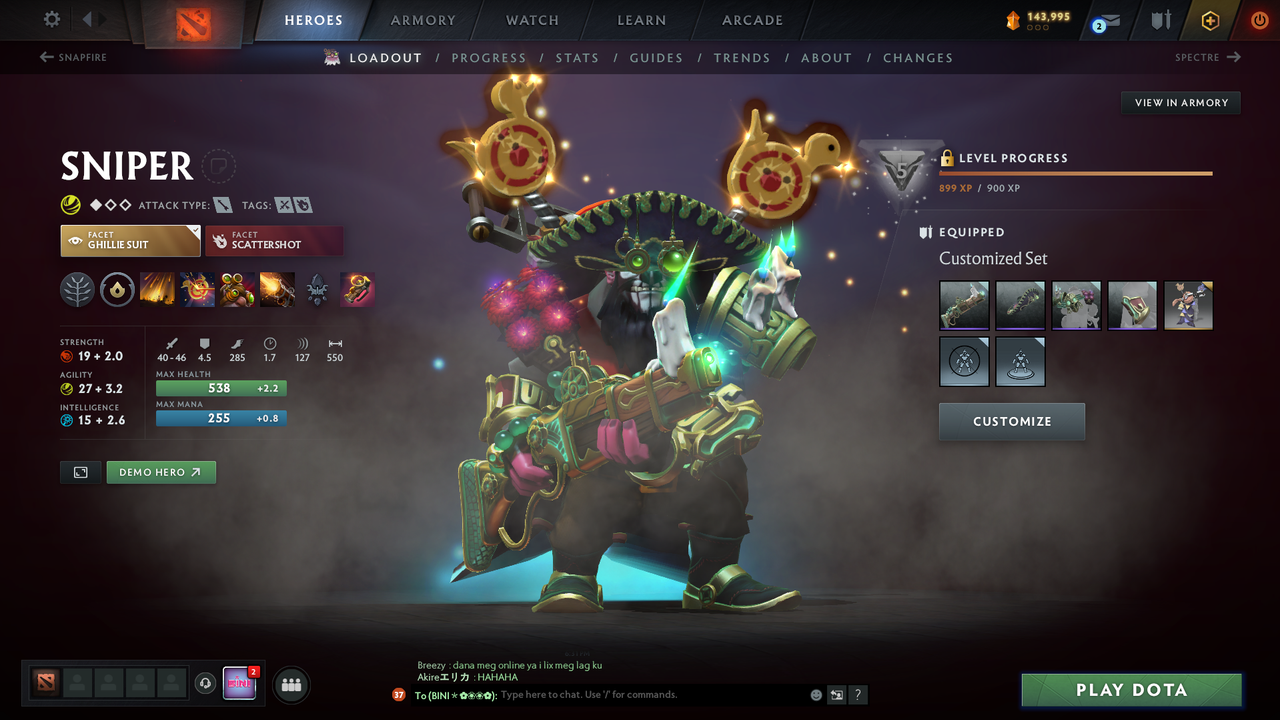1280x720 pixels.
Task: Click the Dota Plus hexagon icon
Action: pos(1210,19)
